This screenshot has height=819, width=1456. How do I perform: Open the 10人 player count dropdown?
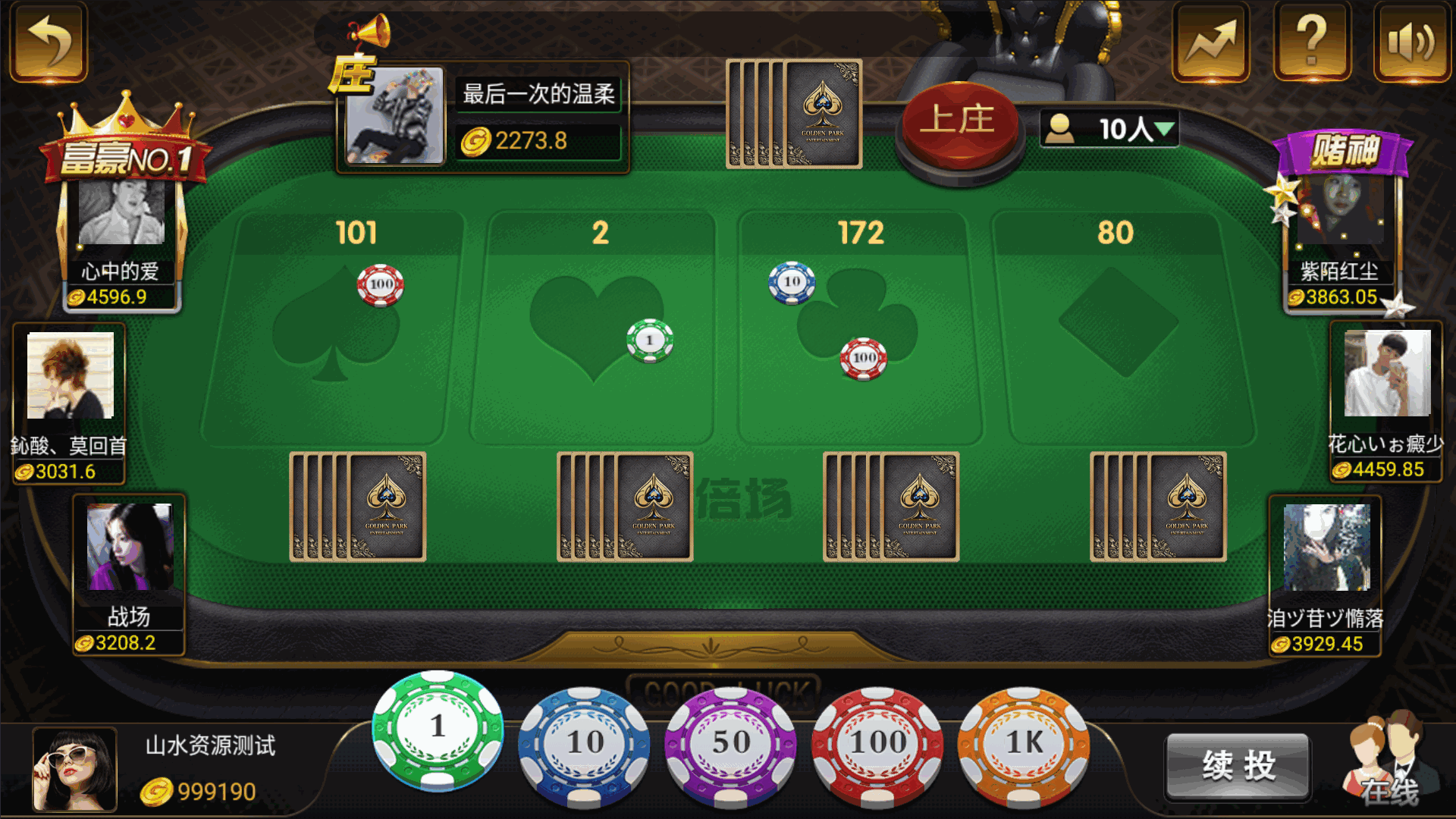pyautogui.click(x=1109, y=129)
